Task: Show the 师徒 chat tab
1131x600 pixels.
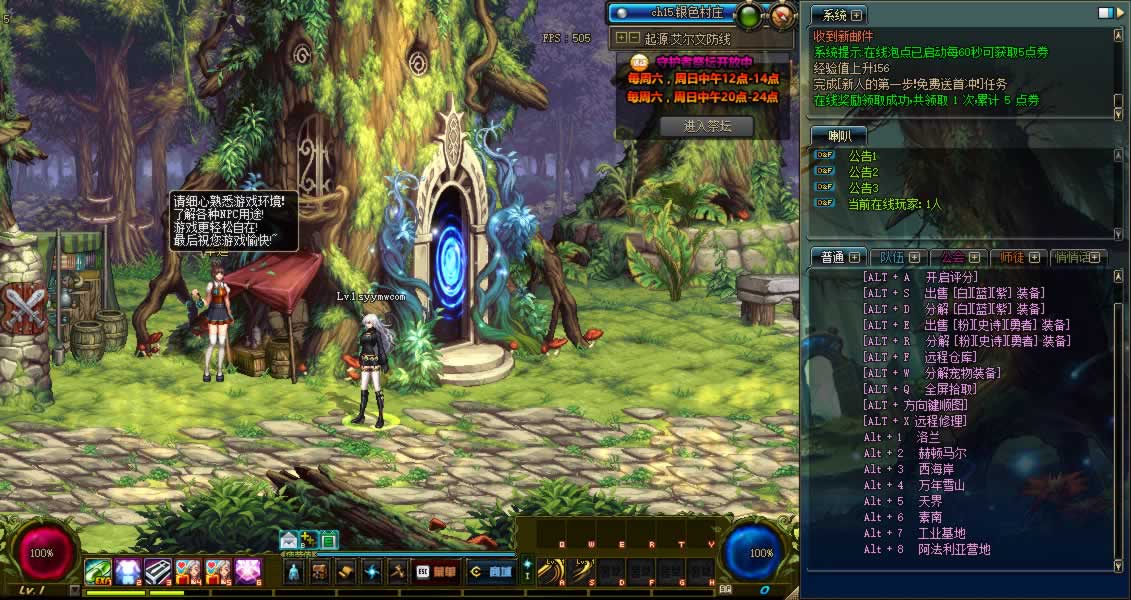Action: click(x=1012, y=257)
